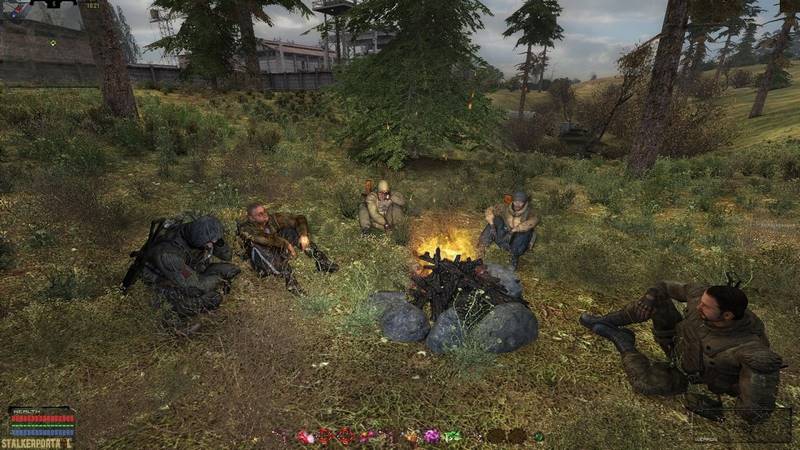The height and width of the screenshot is (450, 800).
Task: Select the purple artifact on the belt
Action: pos(432,437)
